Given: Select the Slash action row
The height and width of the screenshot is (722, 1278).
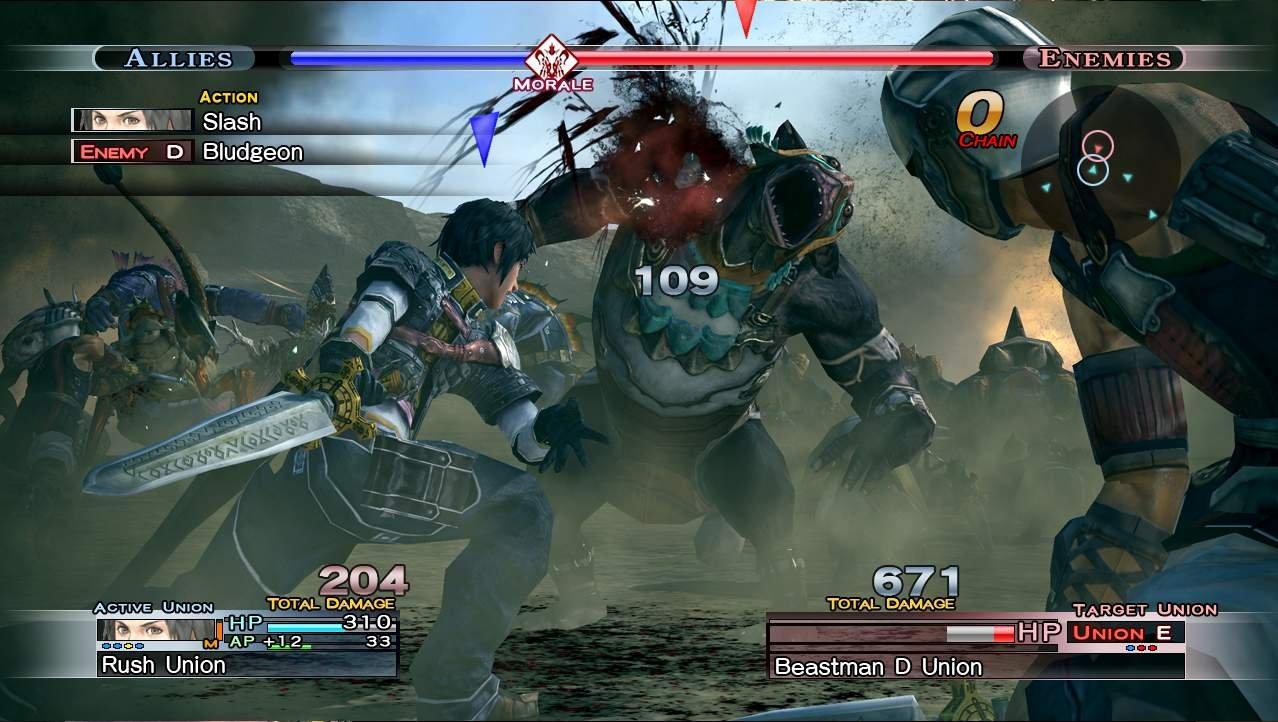Looking at the screenshot, I should tap(231, 122).
